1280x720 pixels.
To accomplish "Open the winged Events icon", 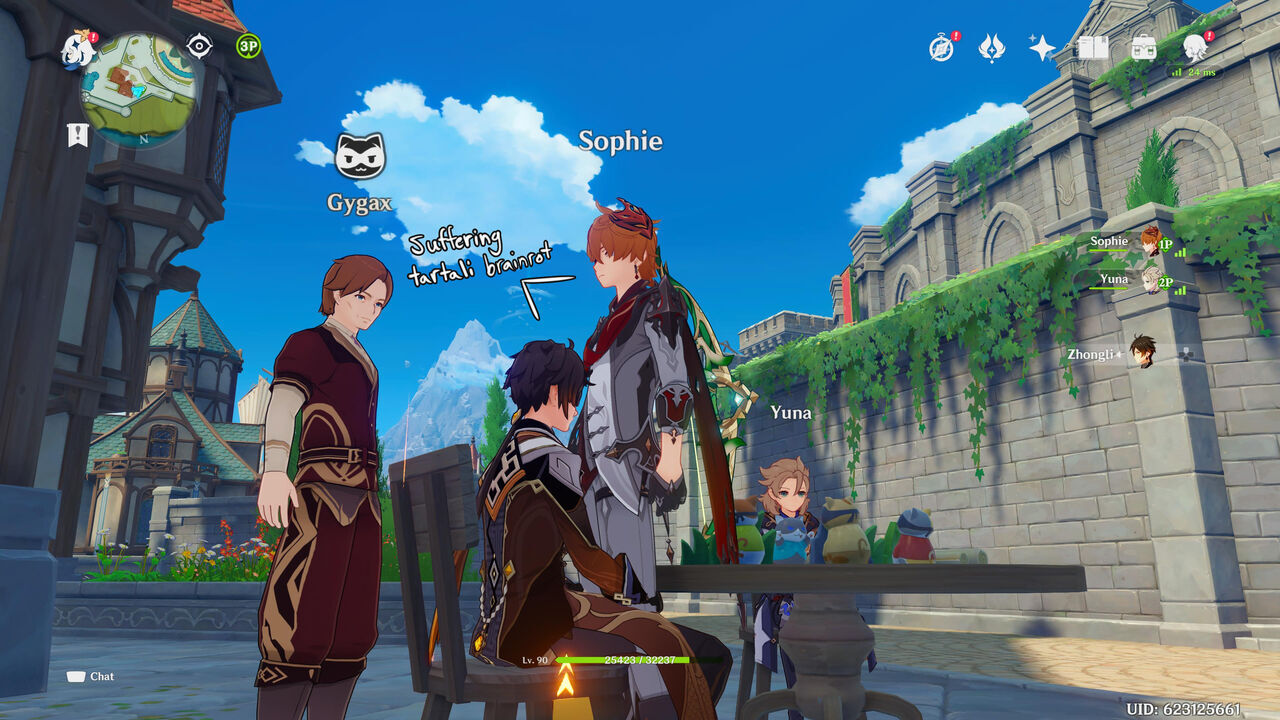I will (991, 48).
